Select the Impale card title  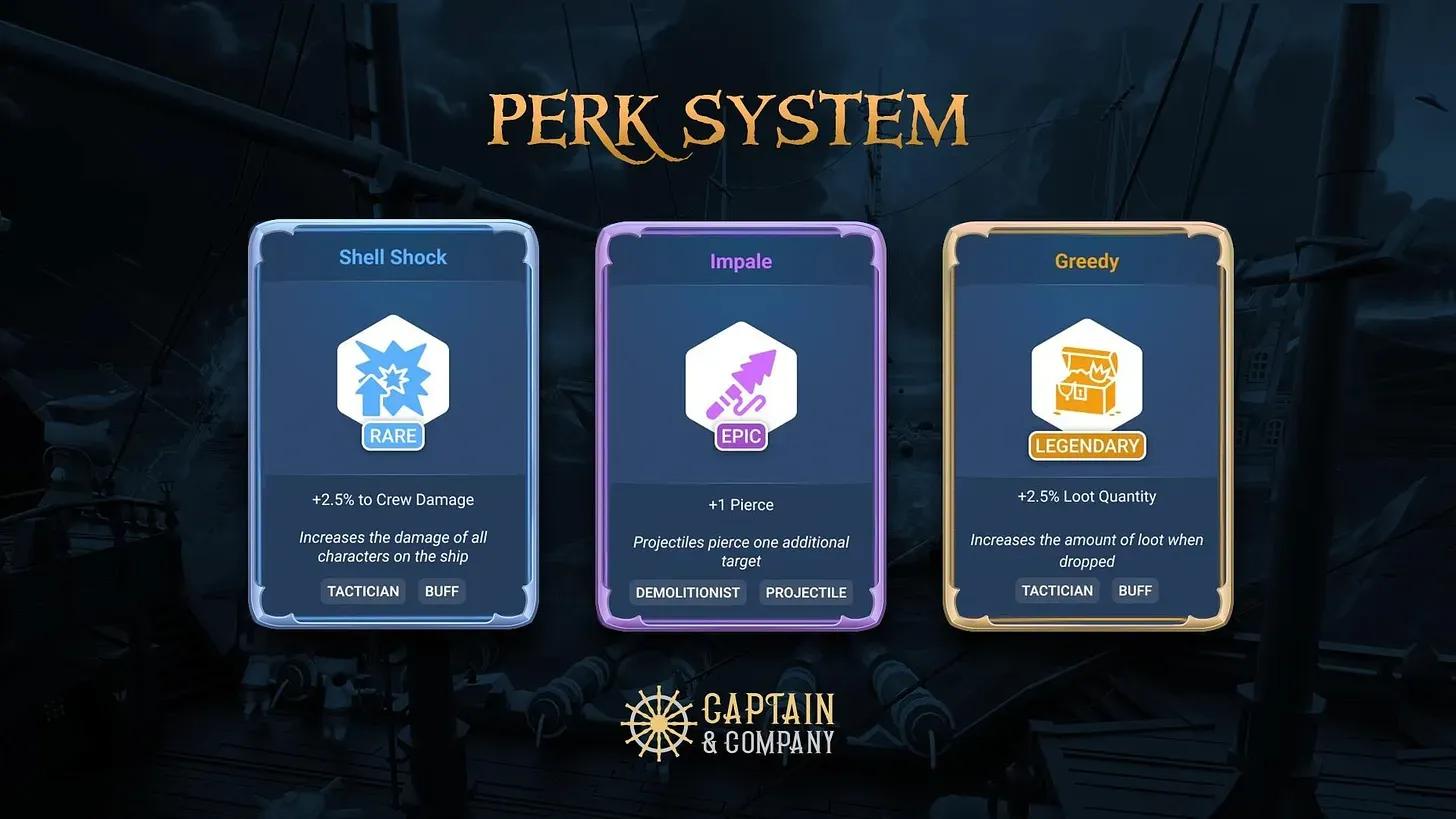tap(740, 261)
